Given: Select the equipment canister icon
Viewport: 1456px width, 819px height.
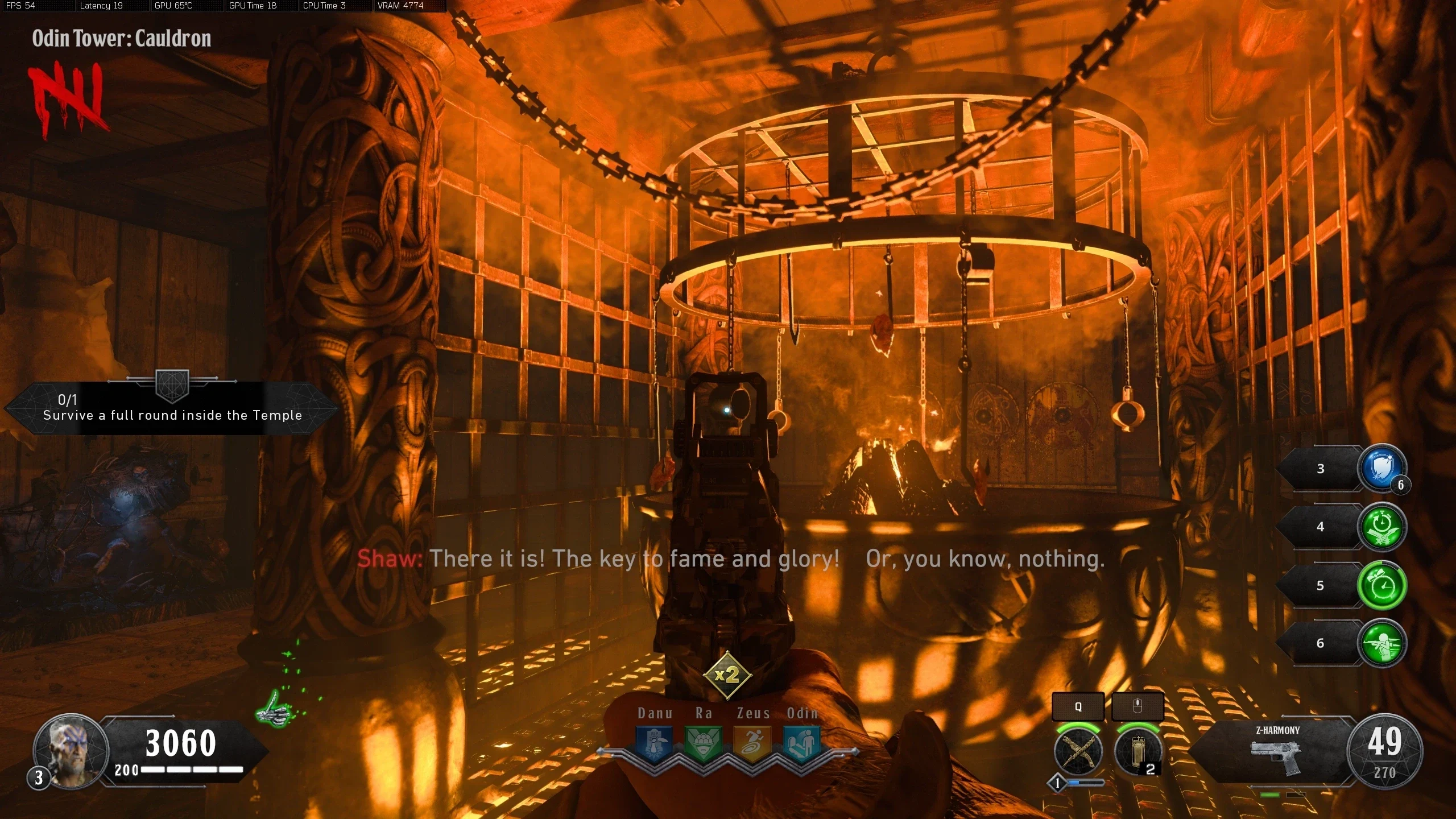Looking at the screenshot, I should point(1137,751).
